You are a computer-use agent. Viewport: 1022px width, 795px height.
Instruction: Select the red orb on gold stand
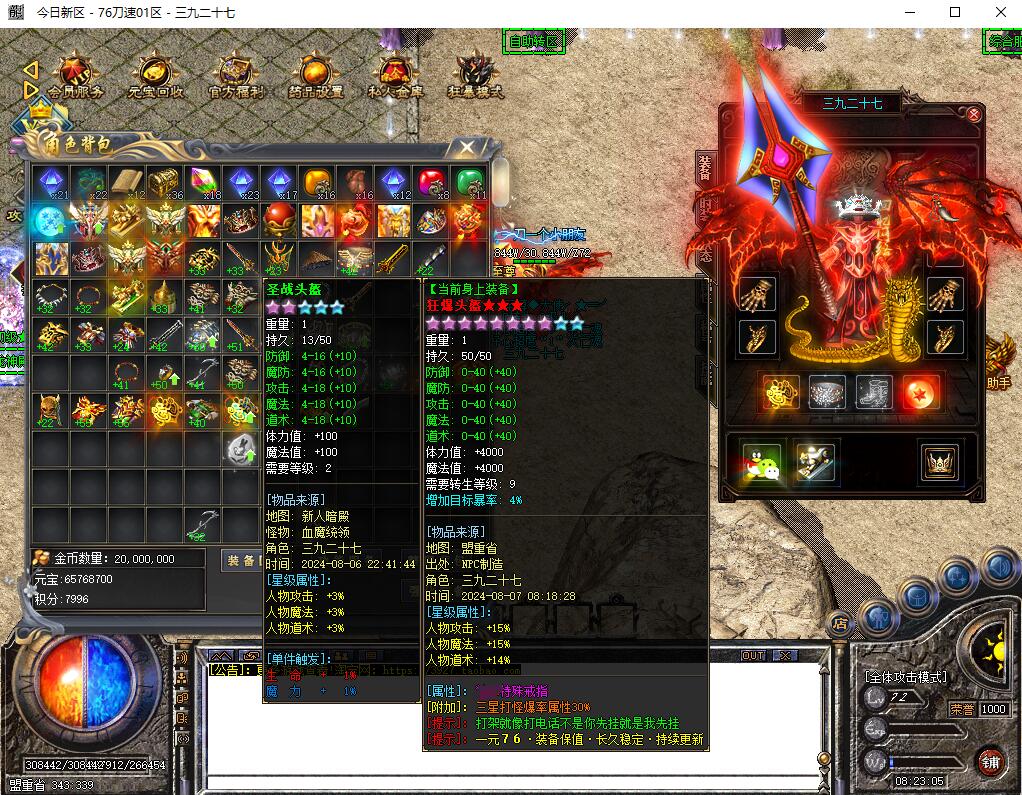tap(278, 220)
